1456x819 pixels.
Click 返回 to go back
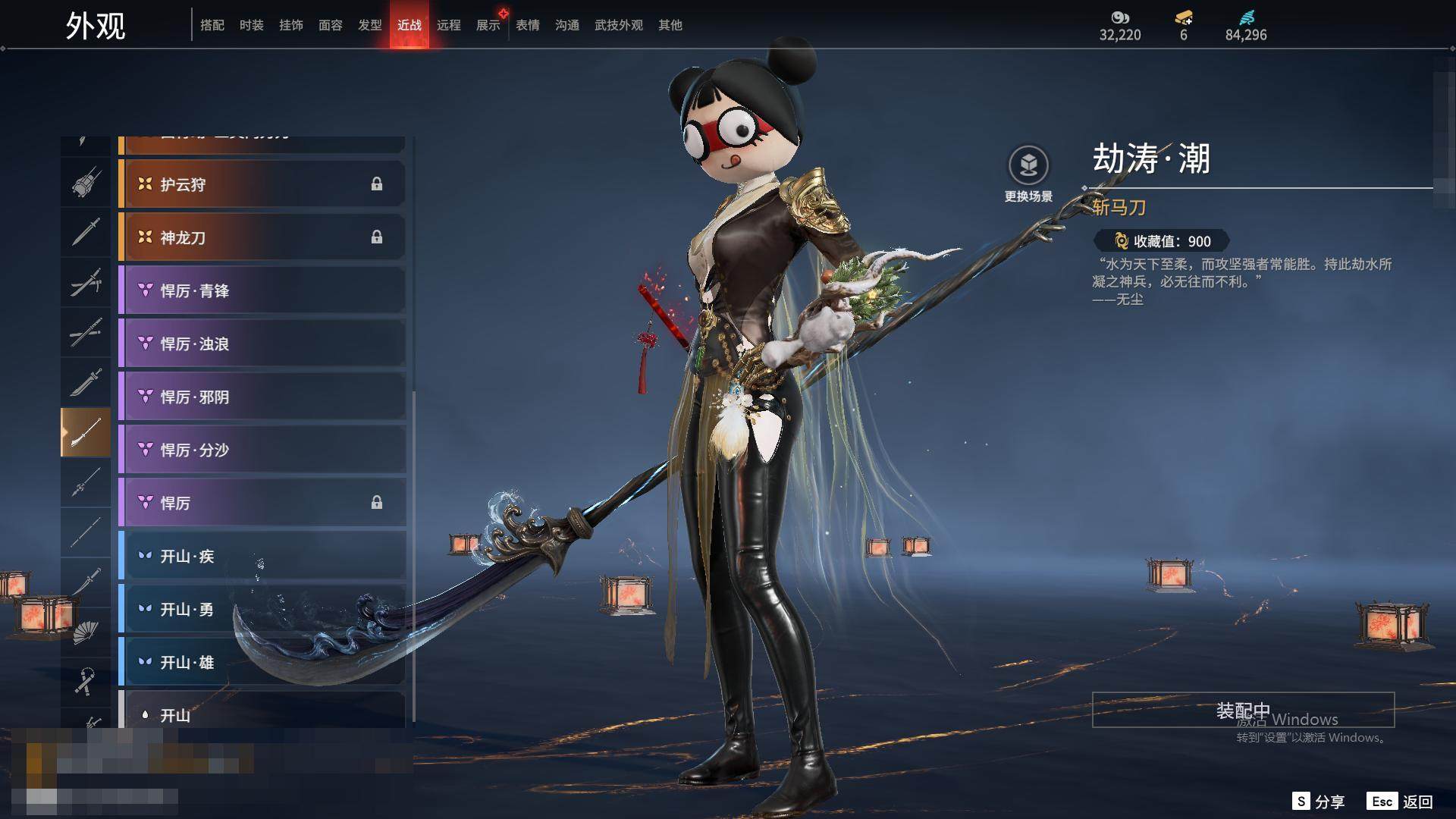pos(1401,802)
